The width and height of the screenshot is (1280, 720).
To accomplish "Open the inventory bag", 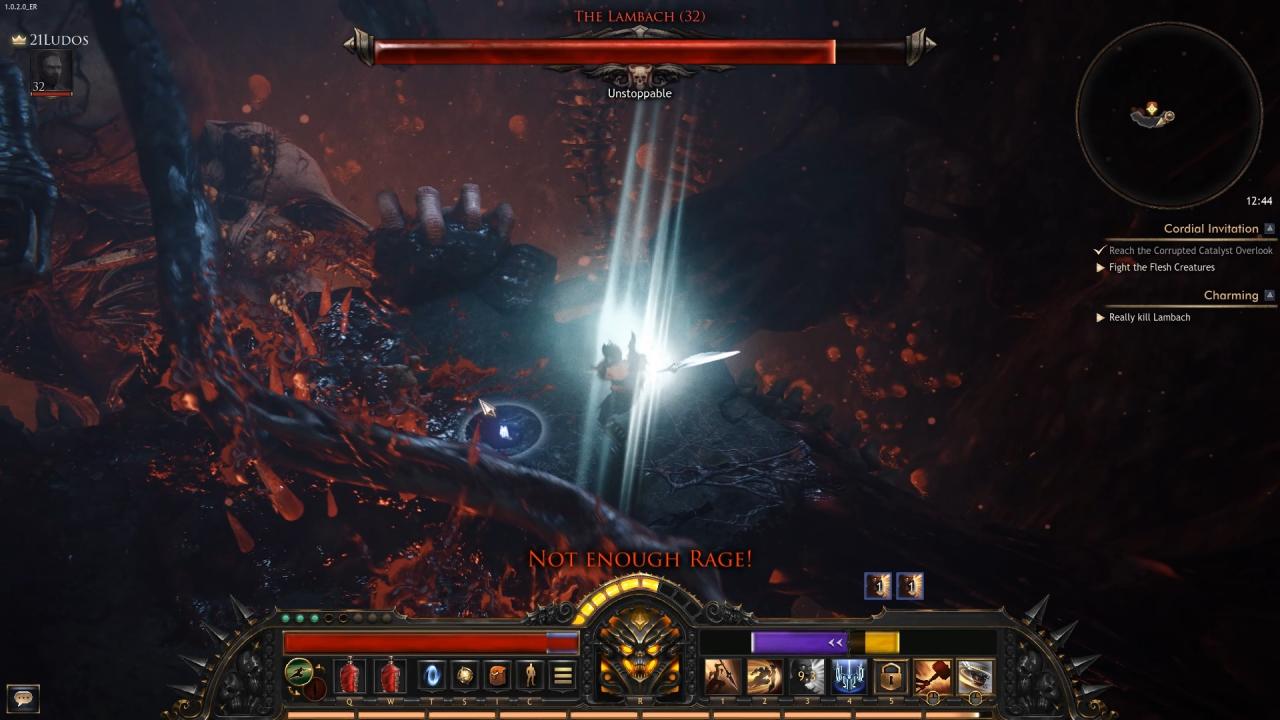I will pyautogui.click(x=498, y=676).
